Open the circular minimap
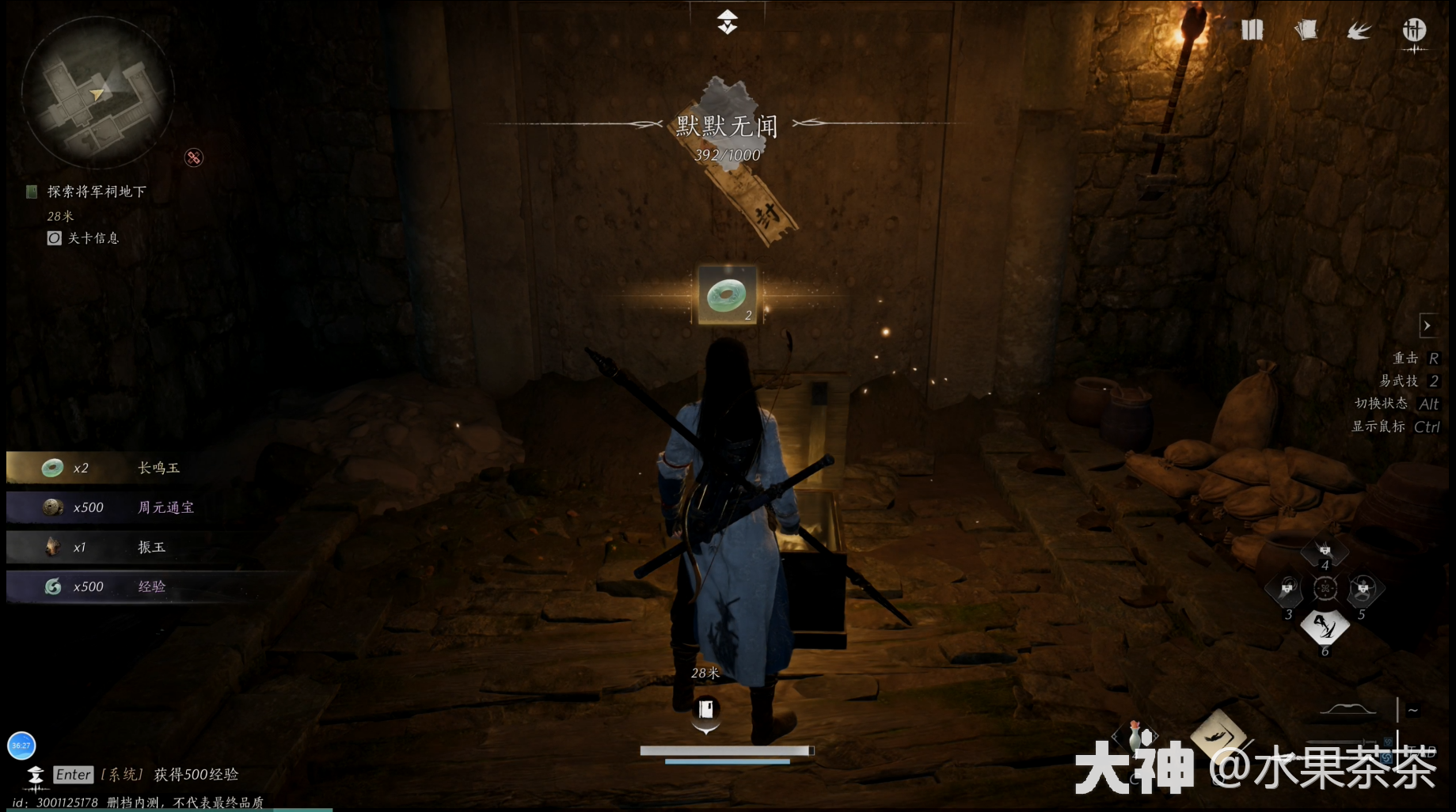 tap(97, 93)
